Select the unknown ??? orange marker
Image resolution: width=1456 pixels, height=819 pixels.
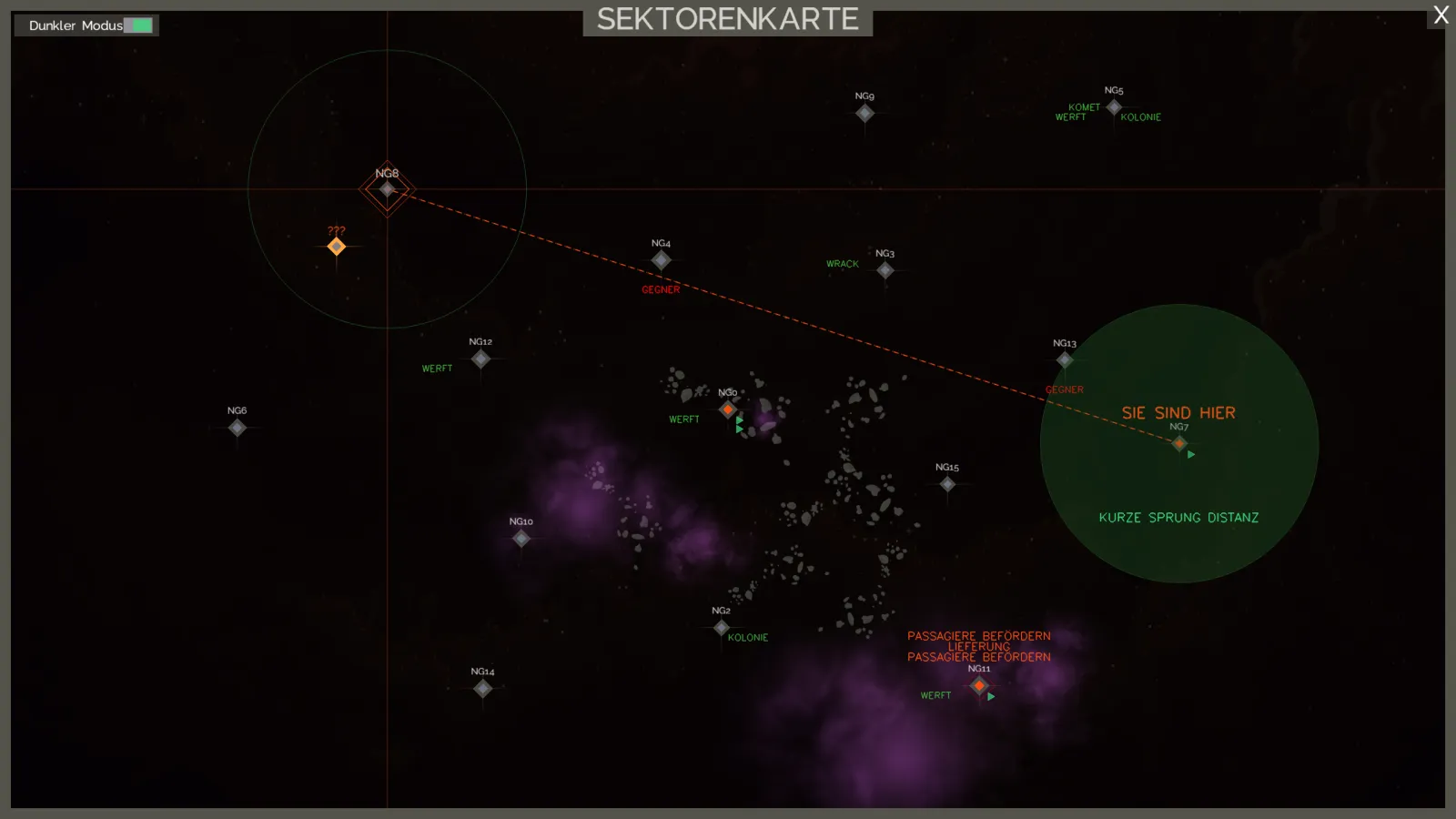pos(337,247)
